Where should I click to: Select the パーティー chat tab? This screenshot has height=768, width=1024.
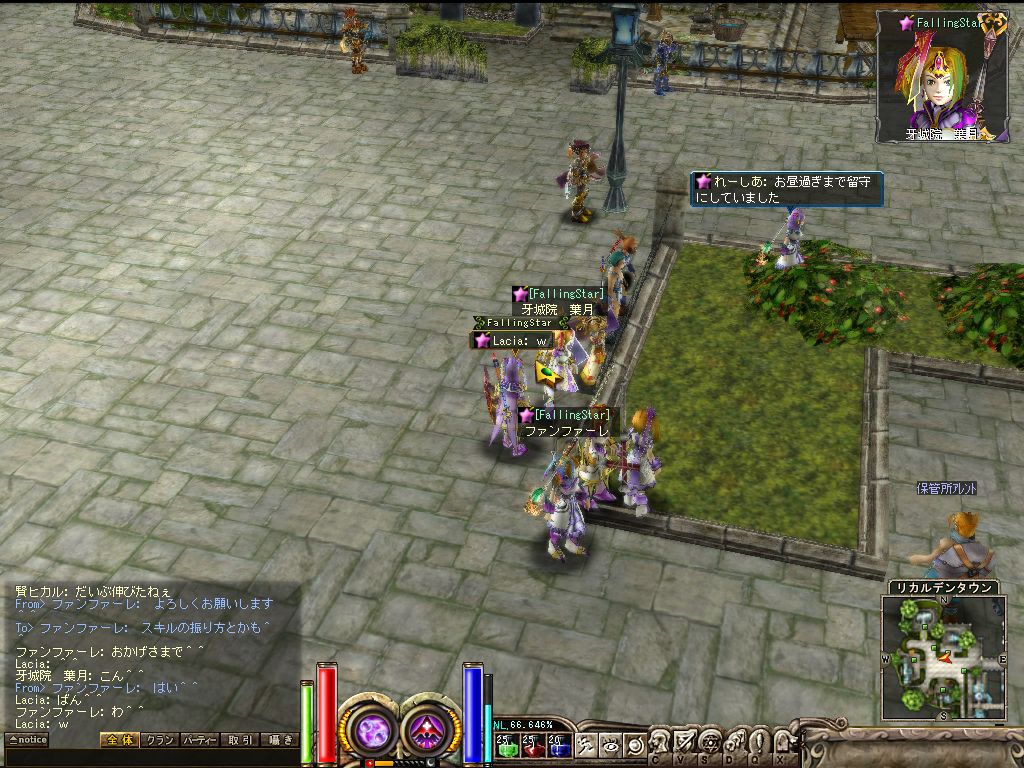[200, 740]
